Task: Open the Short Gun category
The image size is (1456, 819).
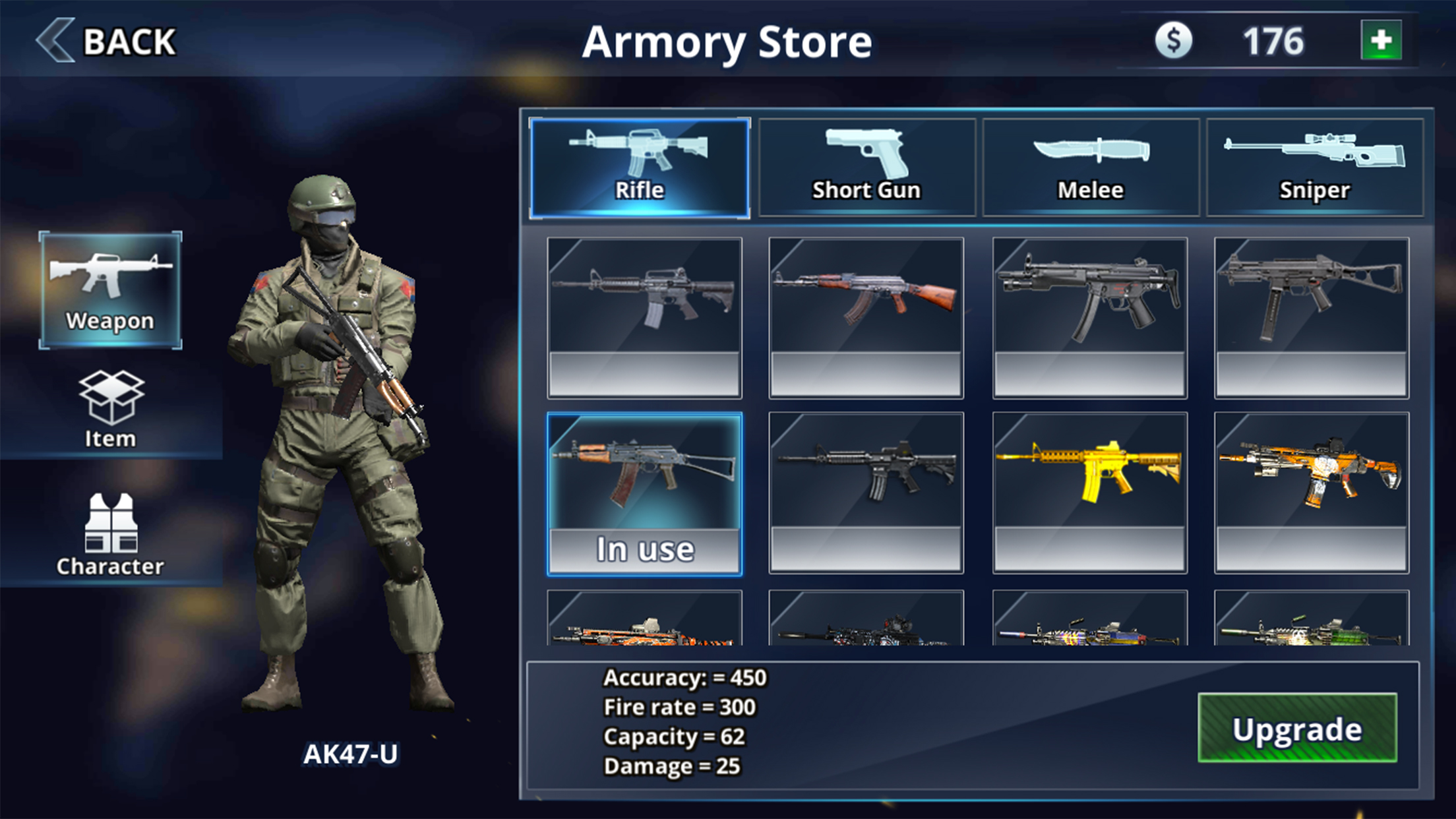Action: click(x=866, y=167)
